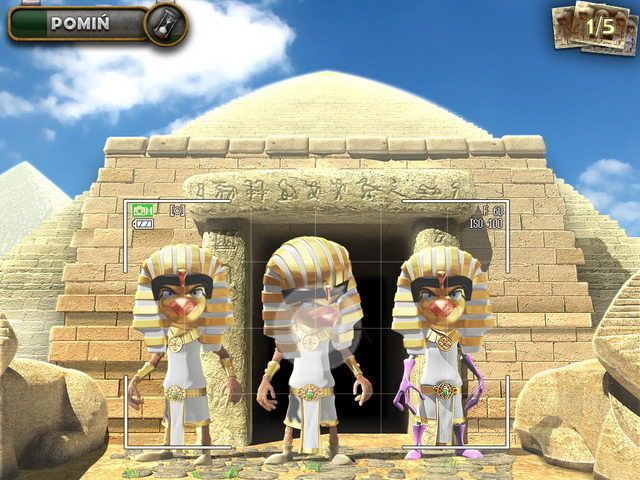Select the pharaoh with purple arms
The width and height of the screenshot is (640, 480).
(442, 350)
